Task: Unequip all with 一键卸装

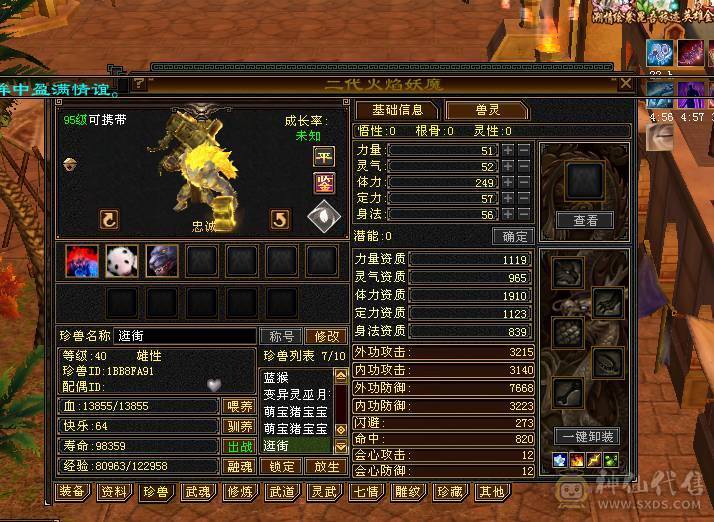Action: 590,437
